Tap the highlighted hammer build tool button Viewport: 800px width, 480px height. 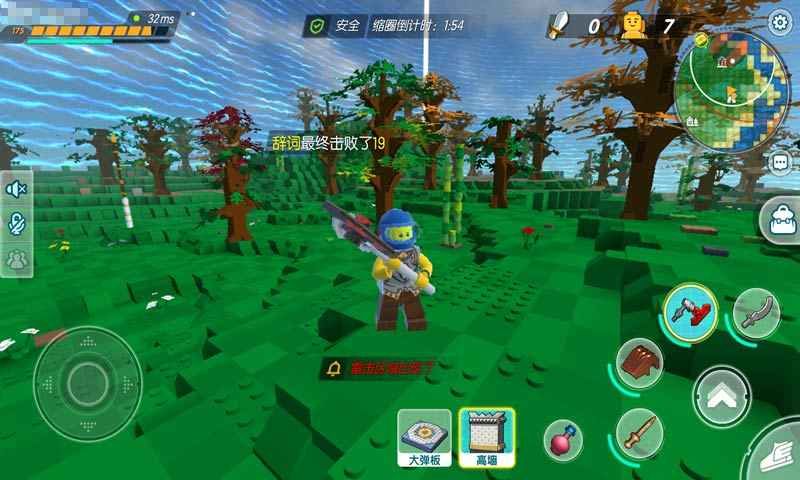[x=692, y=309]
